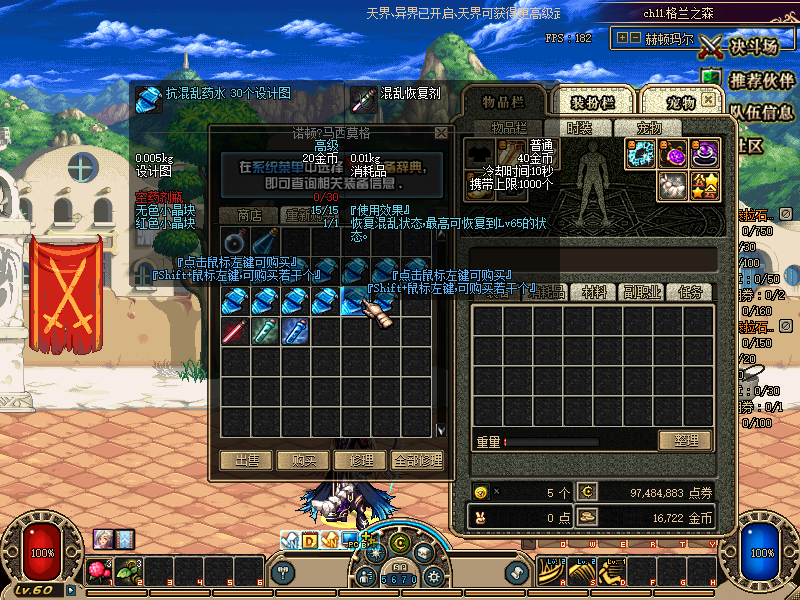Switch to the 商店 shop tab
This screenshot has width=800, height=600.
[250, 215]
